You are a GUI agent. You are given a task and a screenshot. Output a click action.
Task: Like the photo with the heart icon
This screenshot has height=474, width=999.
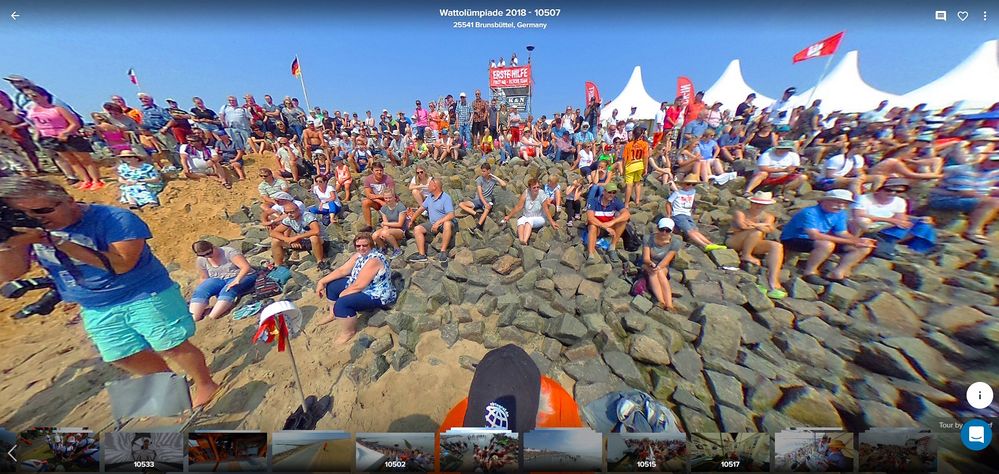coord(963,16)
